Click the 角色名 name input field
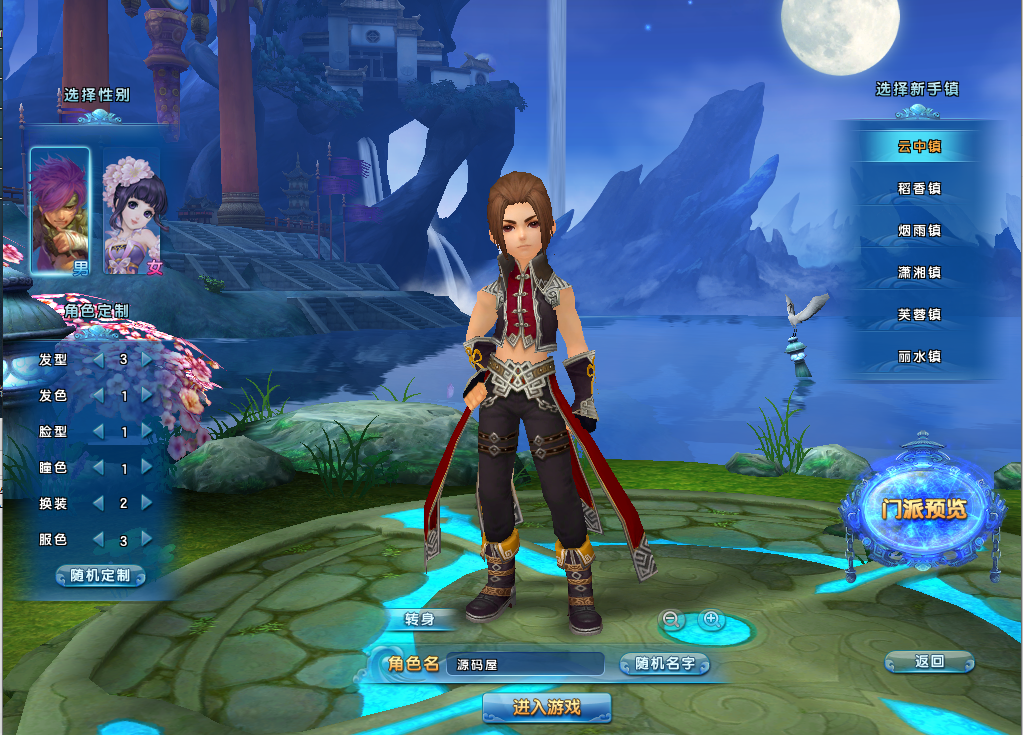 click(x=523, y=664)
